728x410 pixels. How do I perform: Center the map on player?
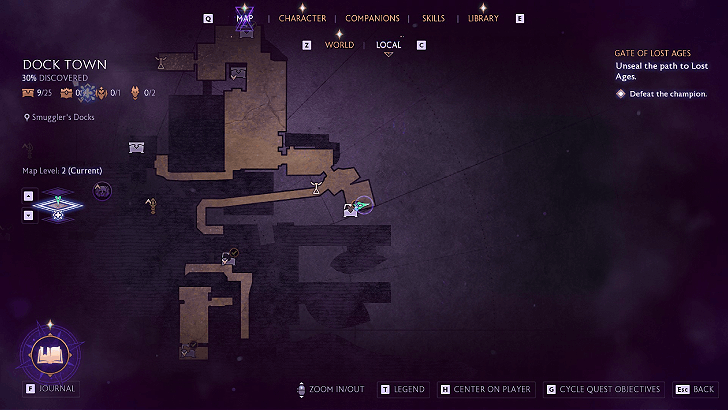486,389
